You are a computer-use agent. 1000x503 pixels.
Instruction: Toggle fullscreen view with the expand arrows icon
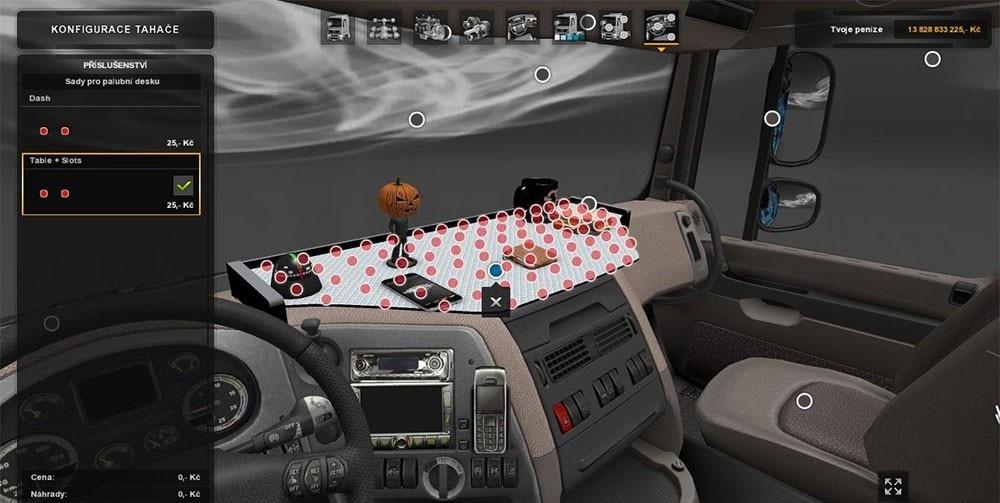[892, 486]
